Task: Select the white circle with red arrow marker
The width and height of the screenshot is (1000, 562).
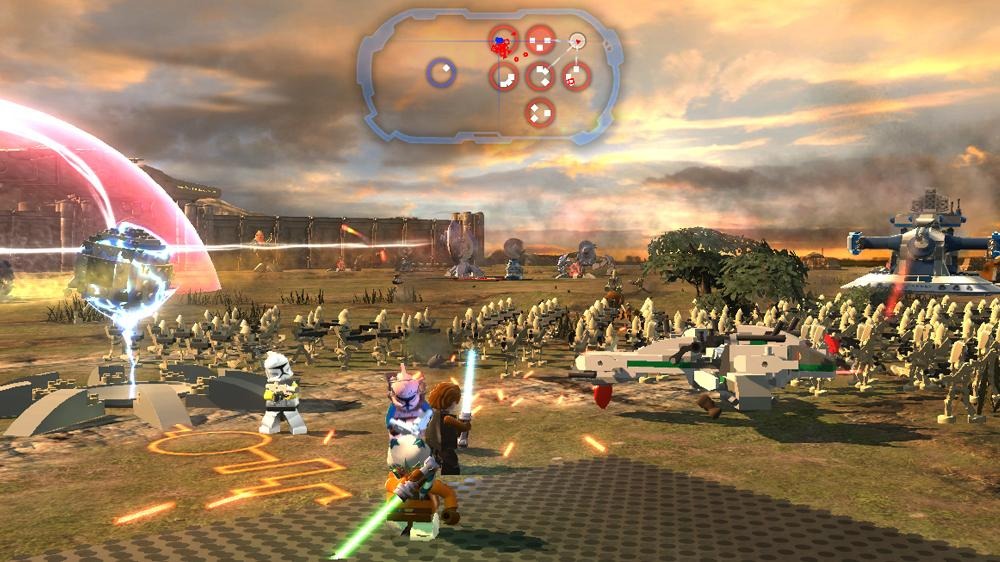Action: (x=576, y=41)
